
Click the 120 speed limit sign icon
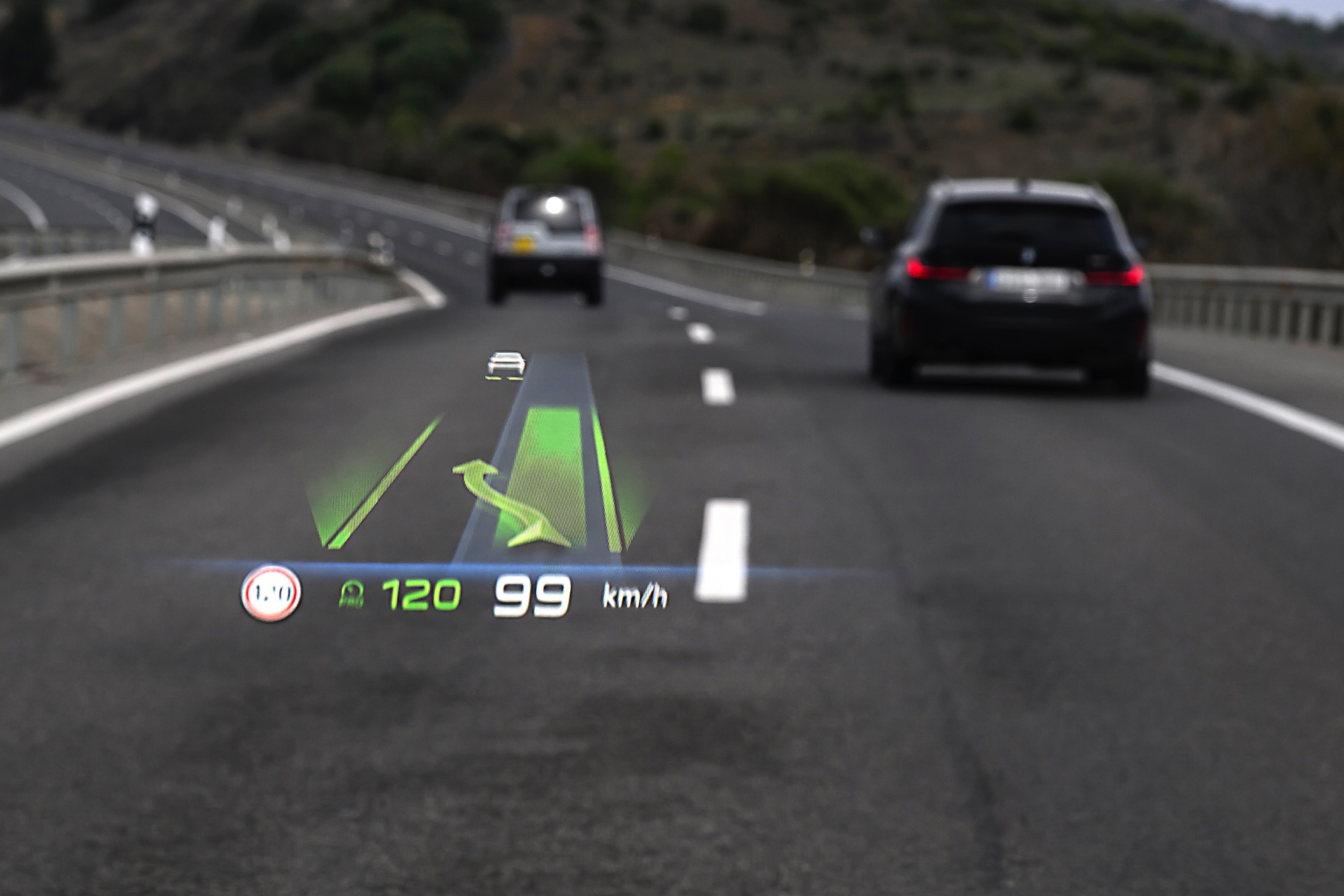[271, 594]
